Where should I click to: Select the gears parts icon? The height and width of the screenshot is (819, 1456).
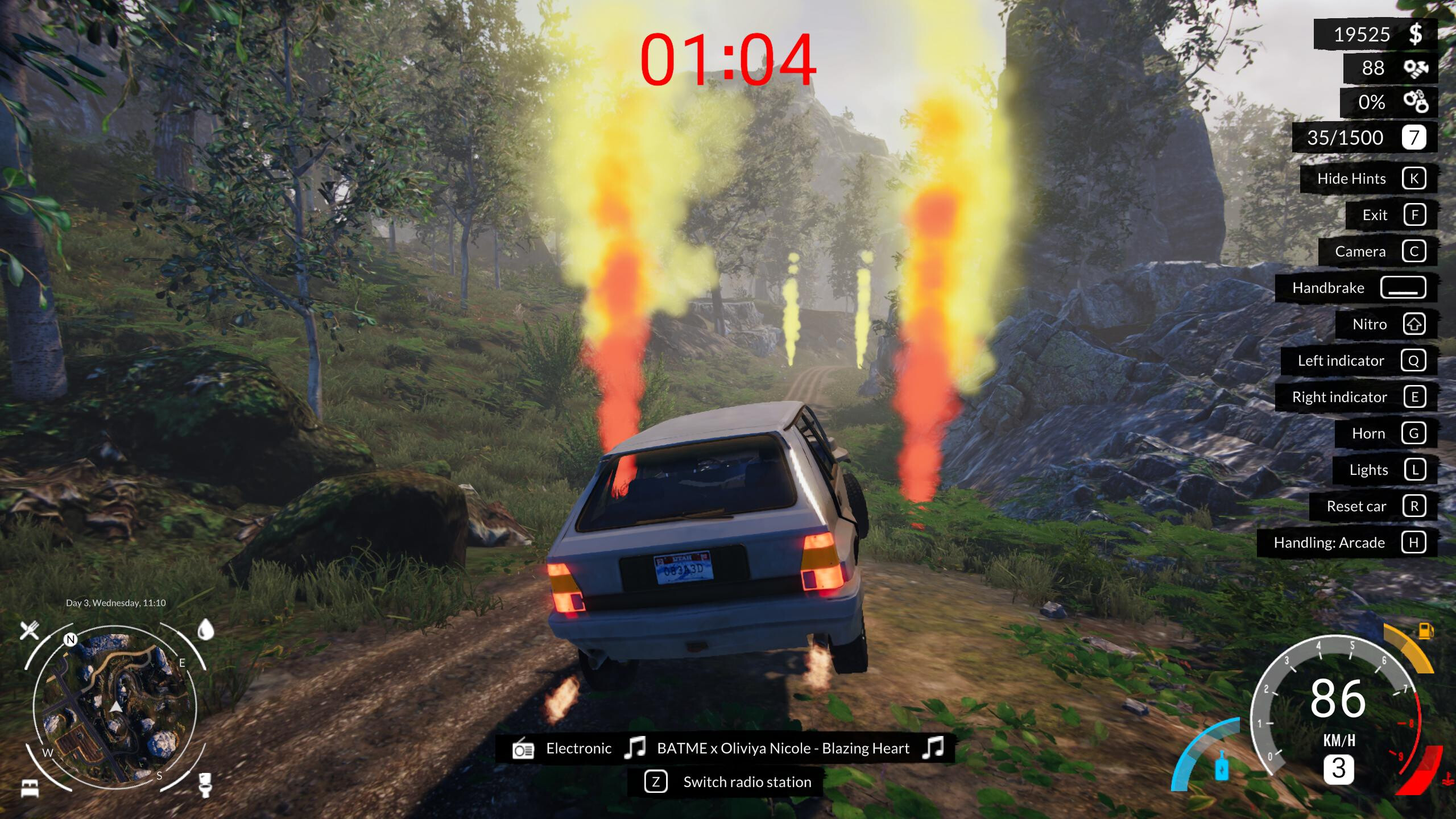pyautogui.click(x=1416, y=68)
